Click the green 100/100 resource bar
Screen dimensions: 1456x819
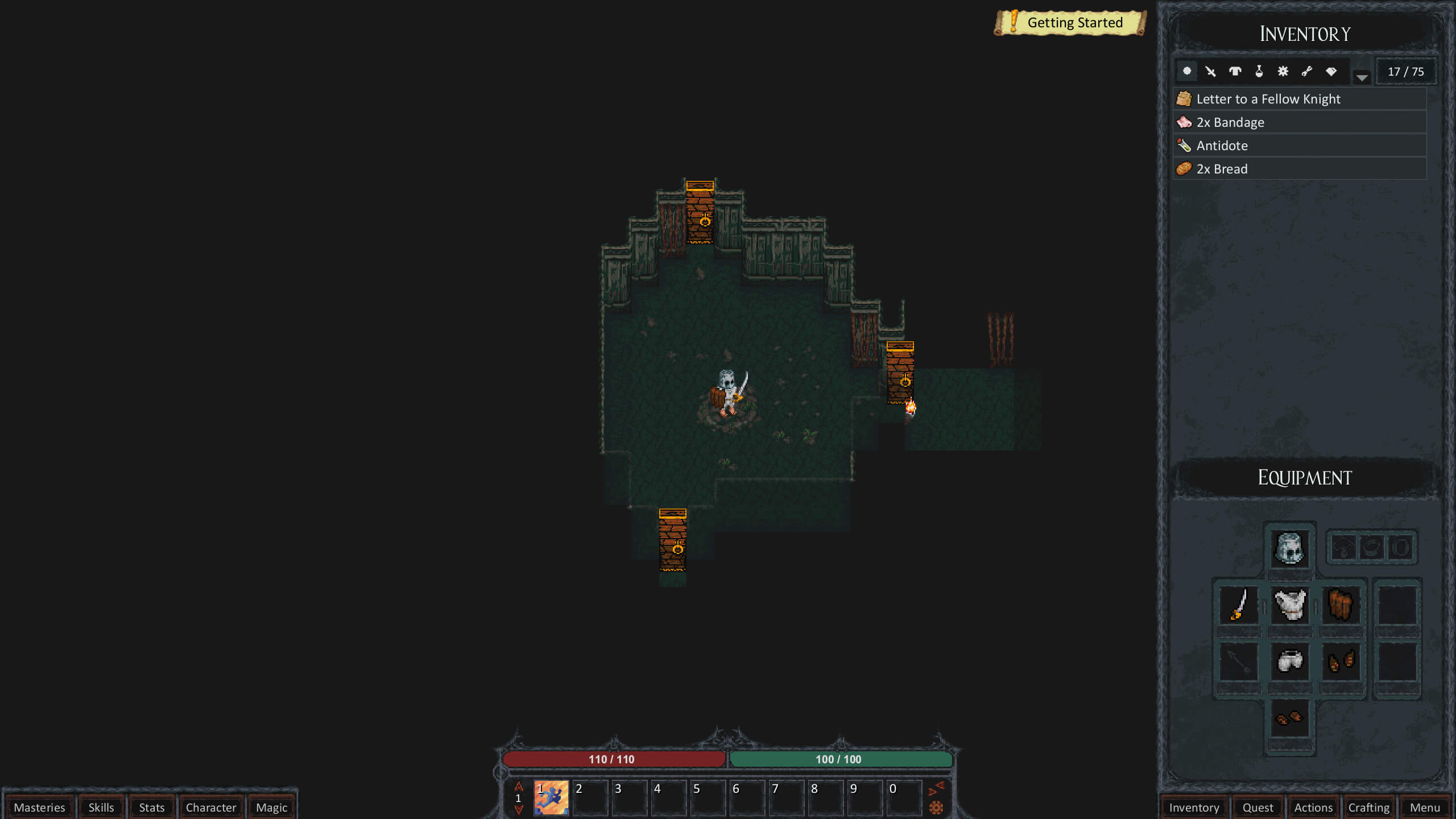[x=841, y=759]
